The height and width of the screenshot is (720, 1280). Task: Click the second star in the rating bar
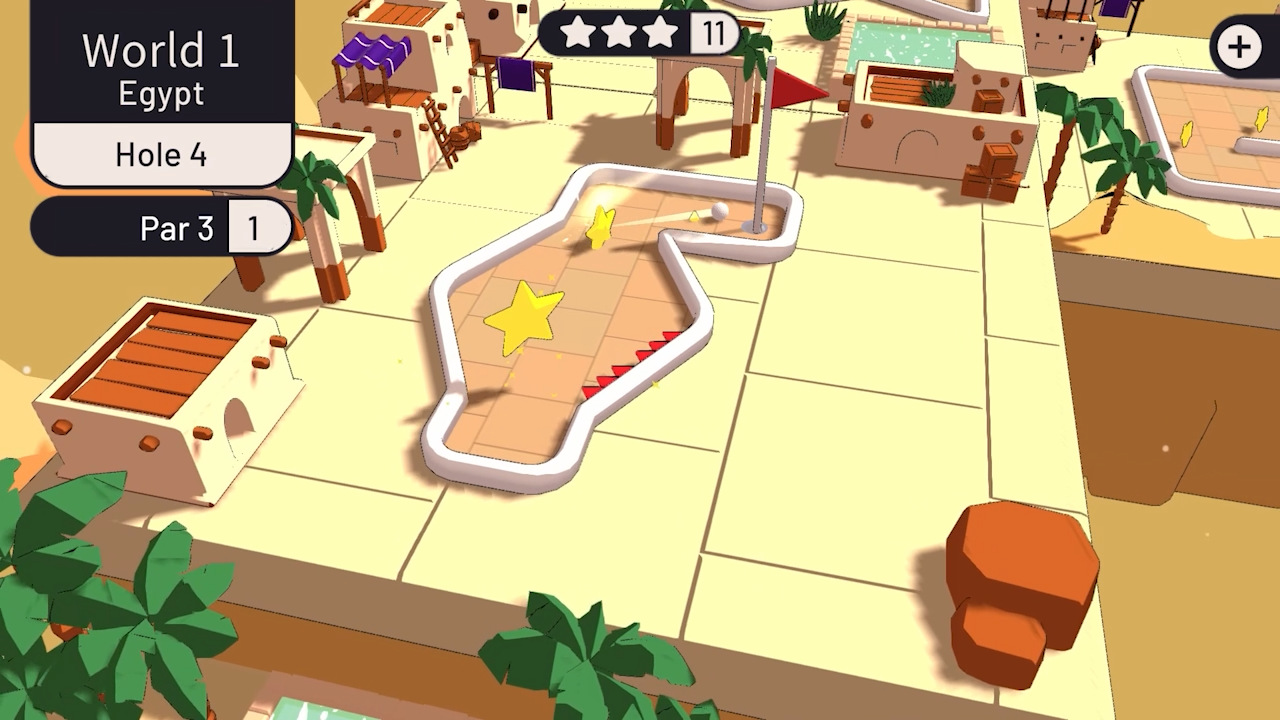tap(619, 32)
